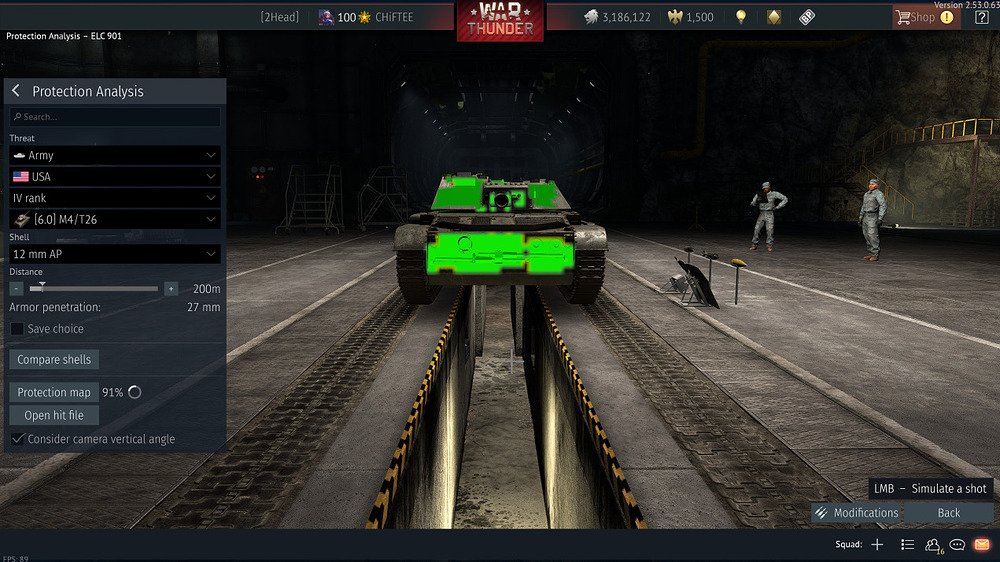
Task: Open the IV rank dropdown
Action: [x=115, y=198]
